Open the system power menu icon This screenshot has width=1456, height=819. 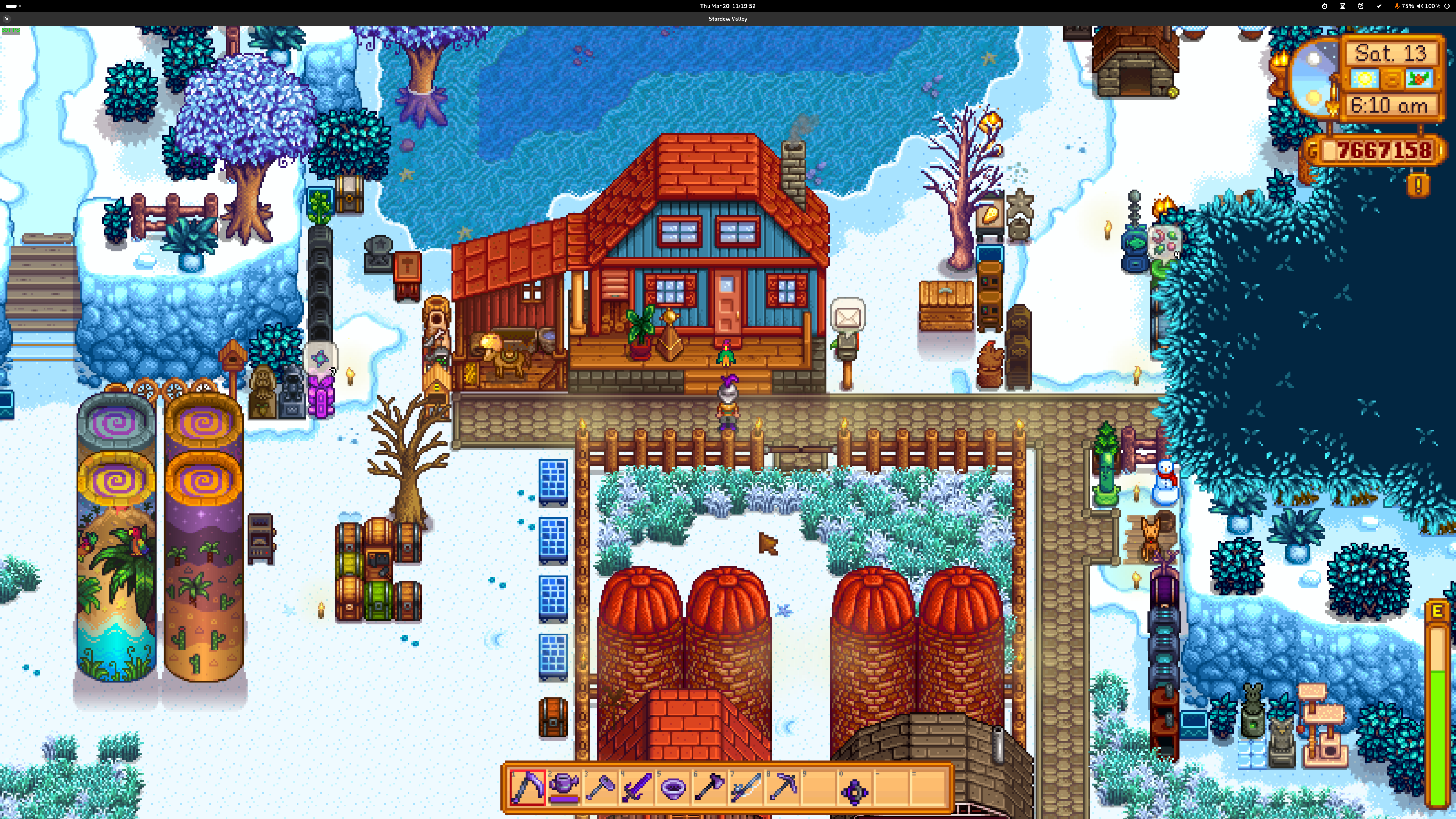coord(1447,6)
